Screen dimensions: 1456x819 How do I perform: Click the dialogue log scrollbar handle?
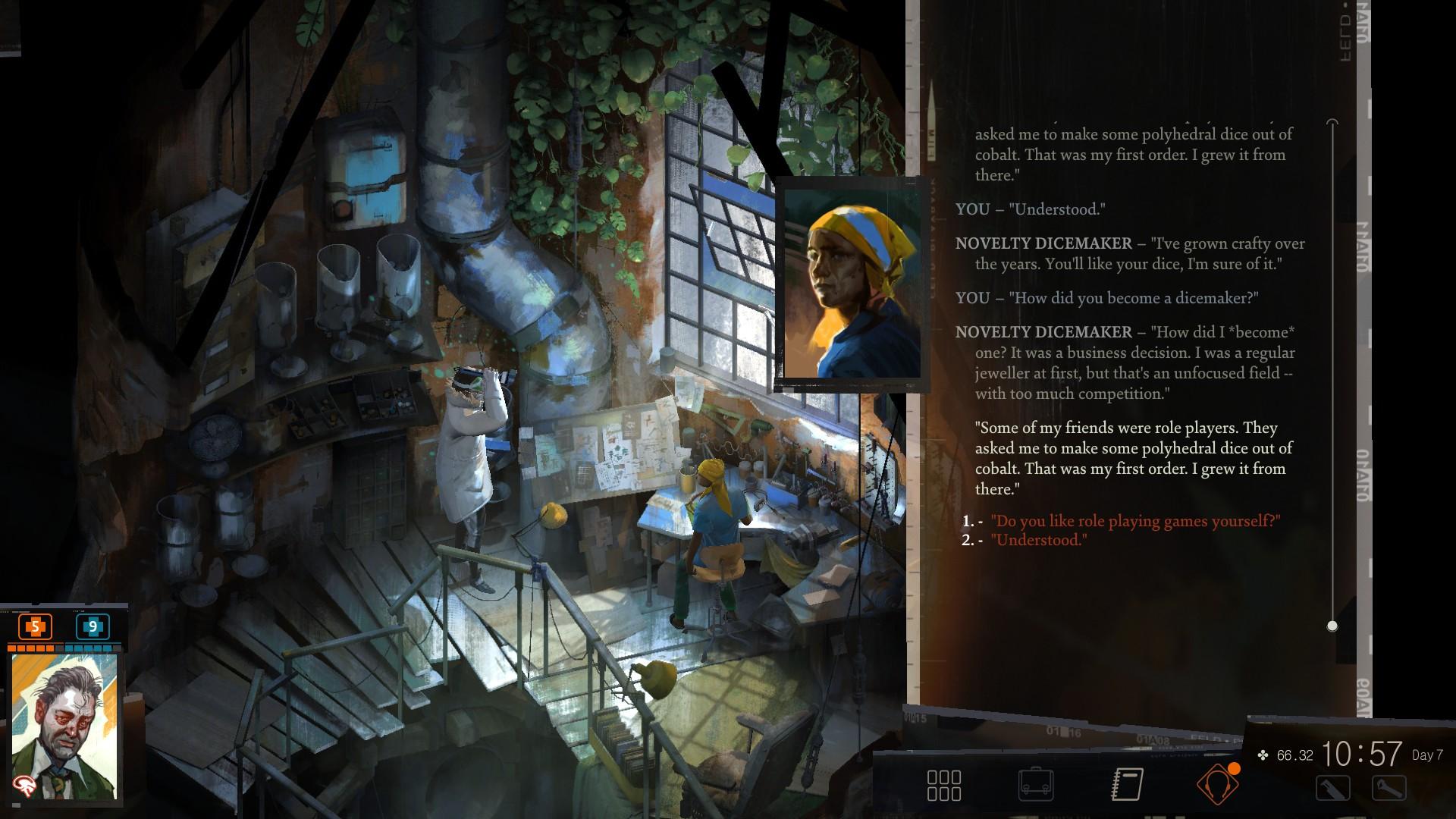[x=1332, y=626]
